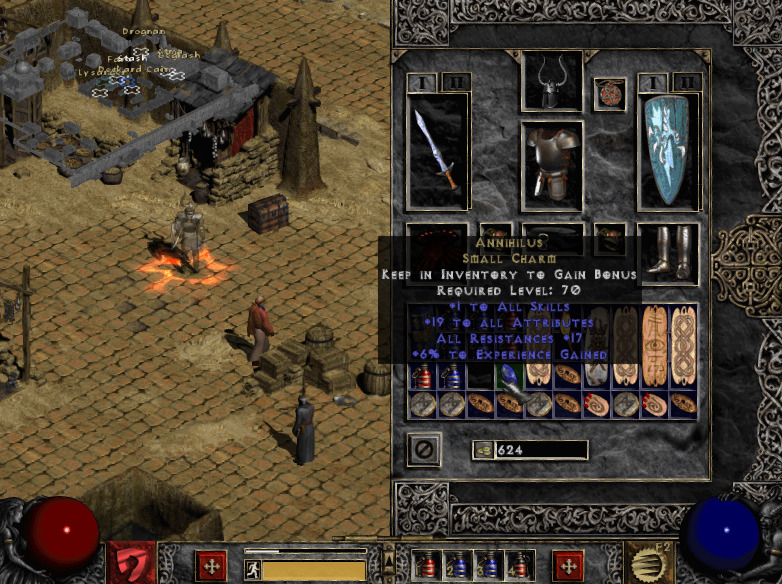Select the equipped horned helmet
Image resolution: width=782 pixels, height=584 pixels.
(x=552, y=79)
